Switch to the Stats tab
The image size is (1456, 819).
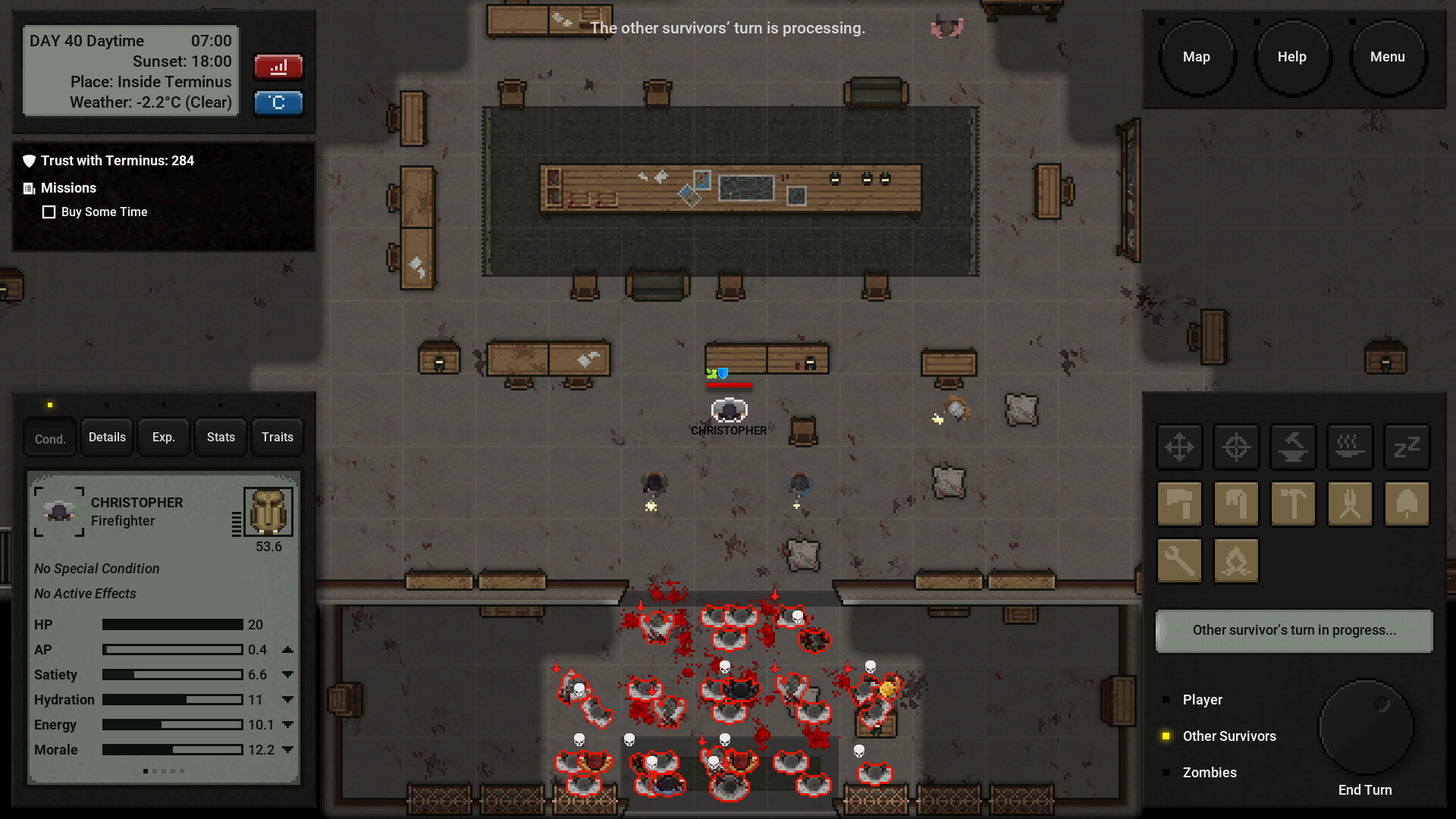coord(220,437)
